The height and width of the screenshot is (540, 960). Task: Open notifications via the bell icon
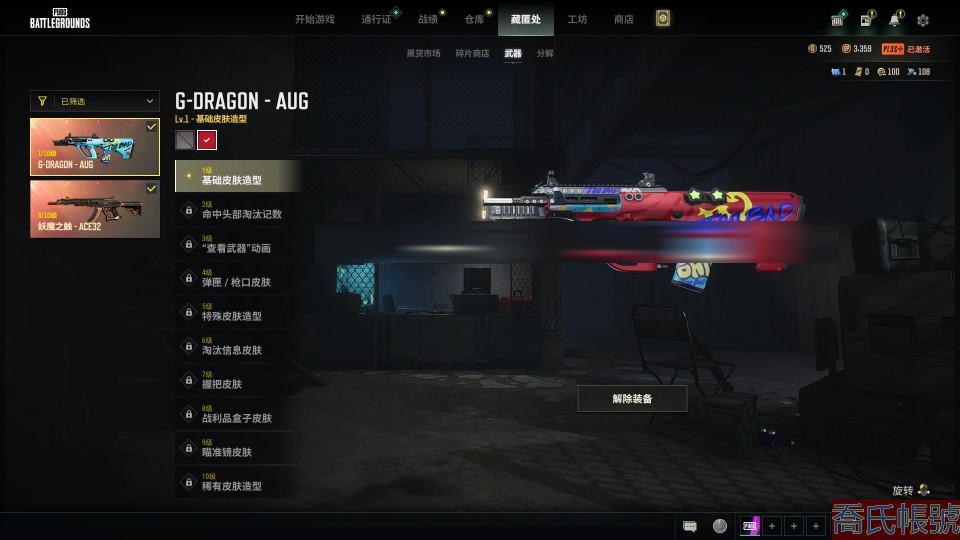click(894, 20)
